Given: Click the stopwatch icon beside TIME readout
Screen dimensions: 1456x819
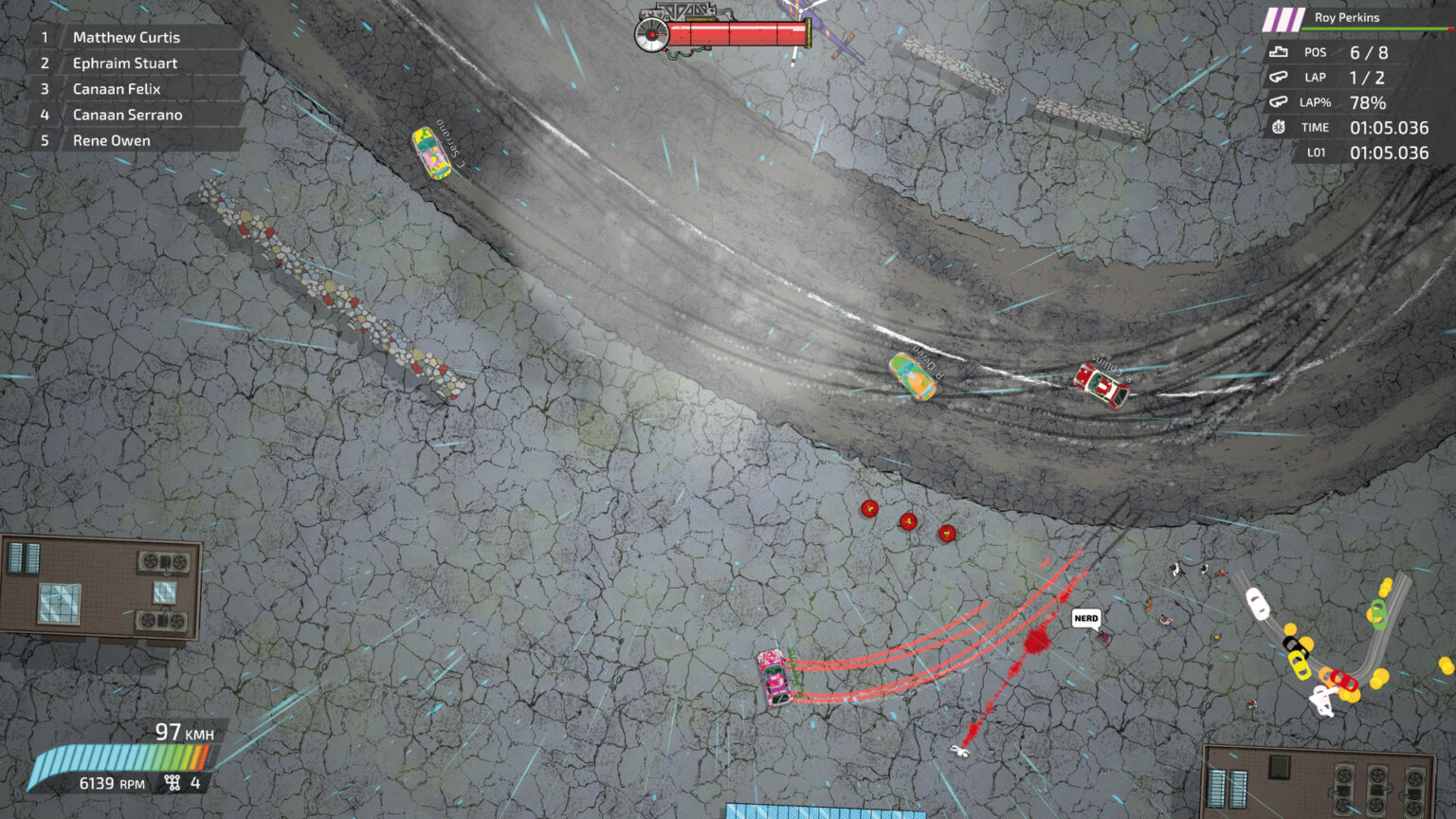Looking at the screenshot, I should (1278, 127).
